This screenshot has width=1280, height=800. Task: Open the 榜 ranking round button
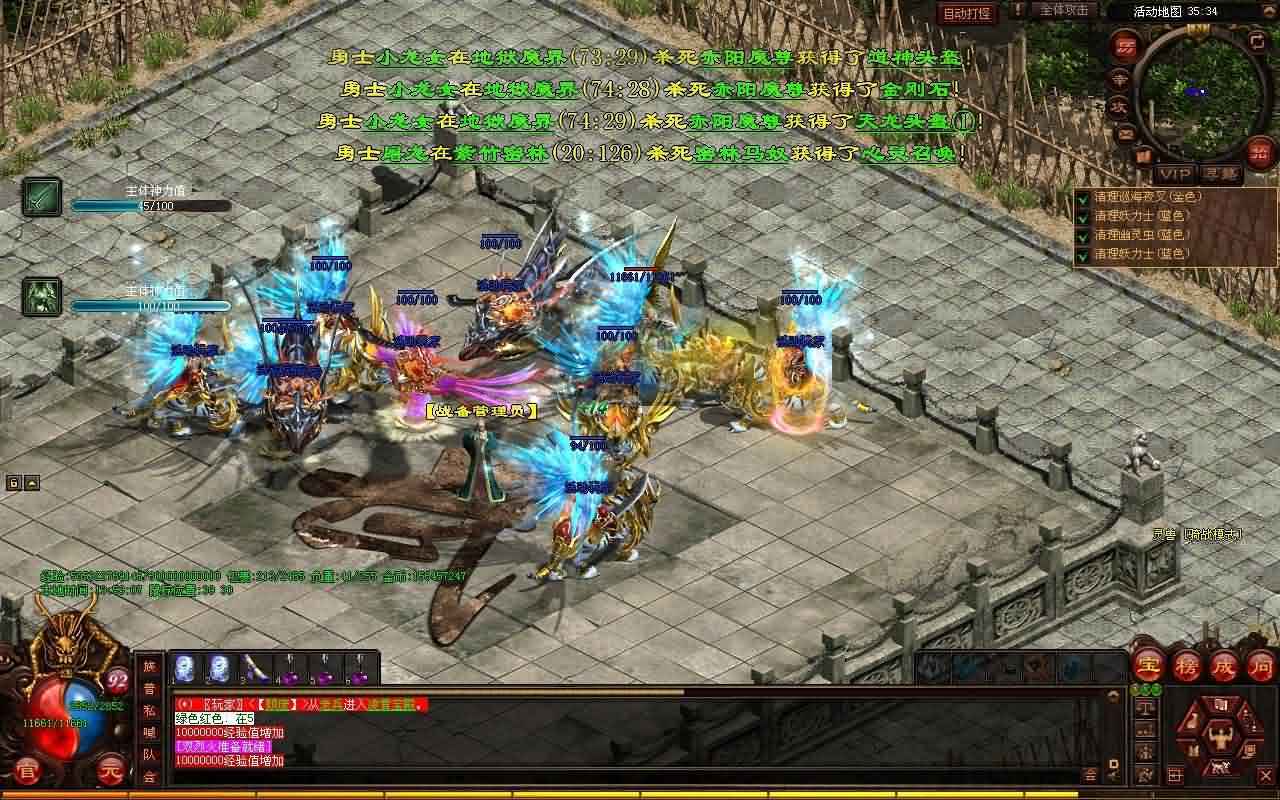(1187, 663)
